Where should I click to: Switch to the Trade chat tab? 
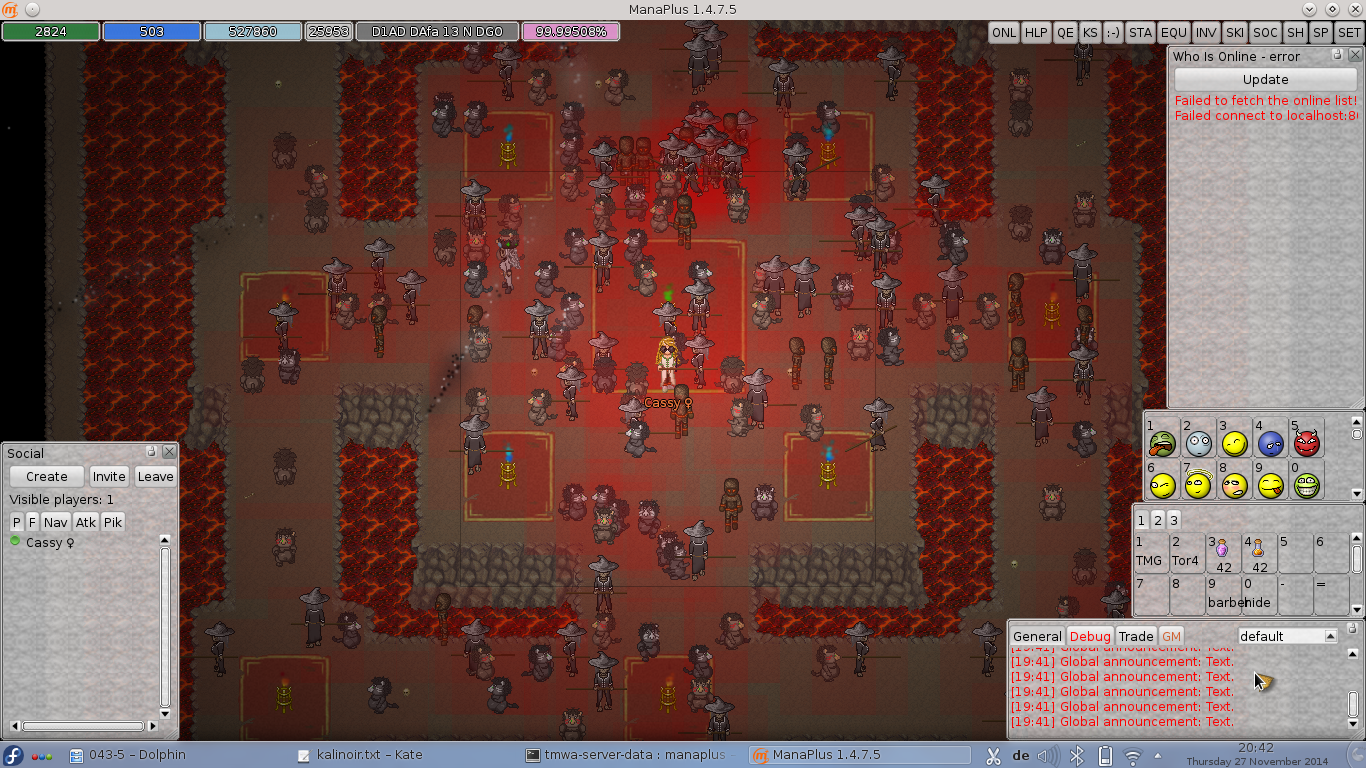click(1136, 636)
